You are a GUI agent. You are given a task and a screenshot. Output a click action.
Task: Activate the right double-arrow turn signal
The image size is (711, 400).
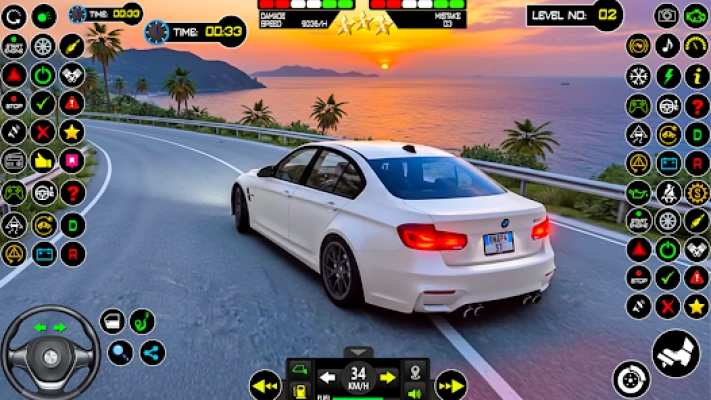450,384
